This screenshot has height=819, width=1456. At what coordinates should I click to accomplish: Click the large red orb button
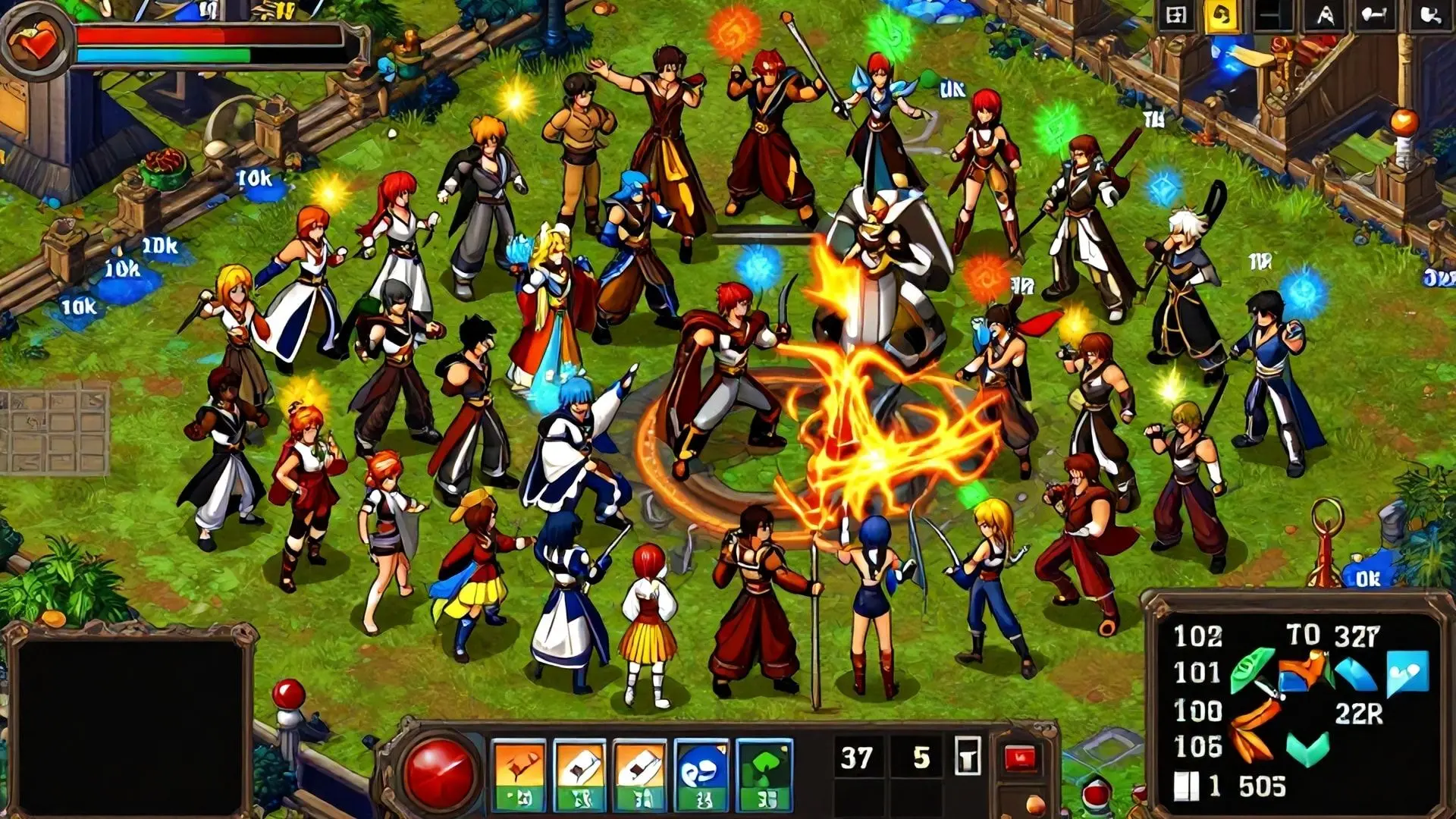[x=438, y=772]
